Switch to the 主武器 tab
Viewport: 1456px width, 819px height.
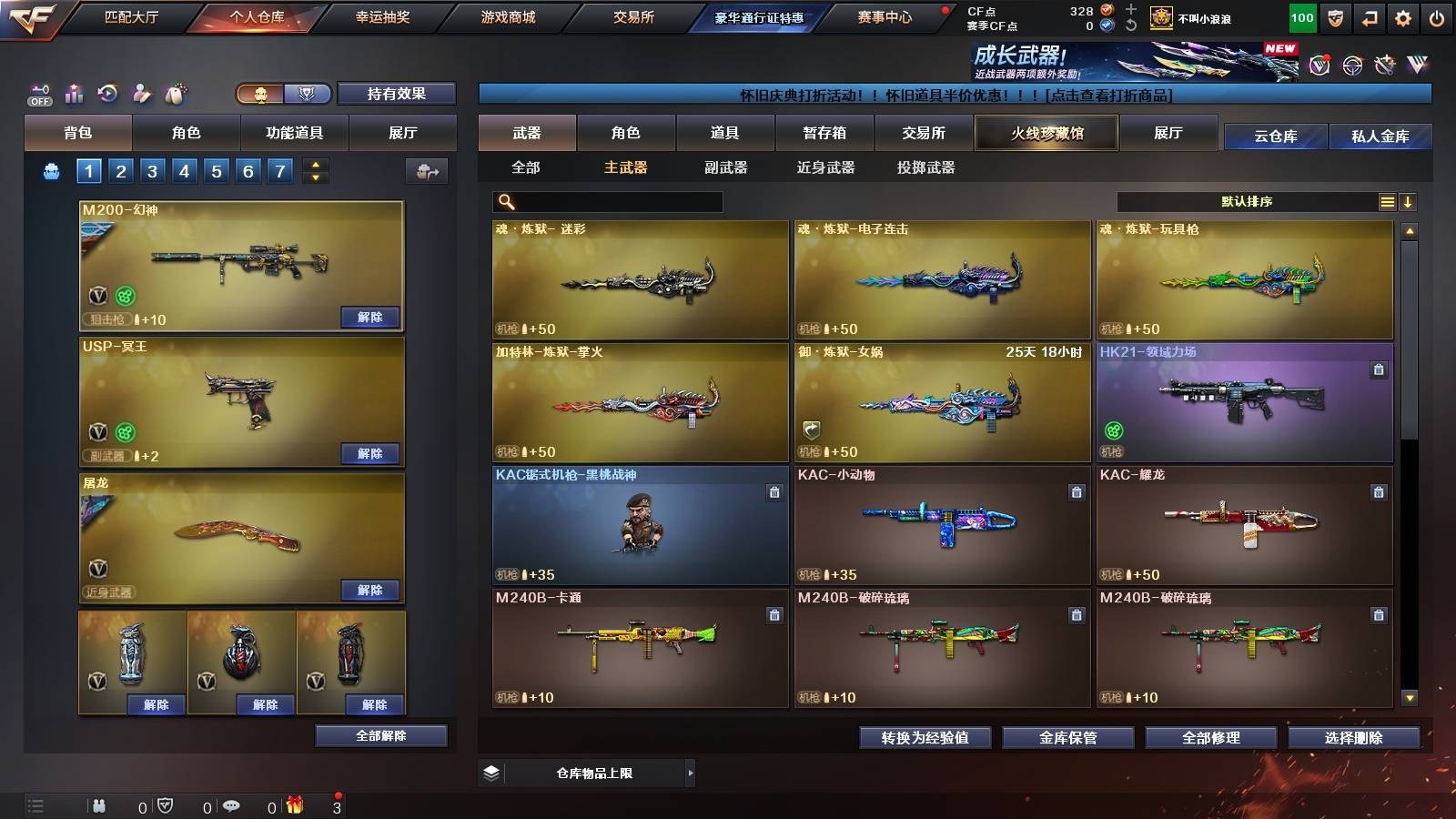[626, 168]
